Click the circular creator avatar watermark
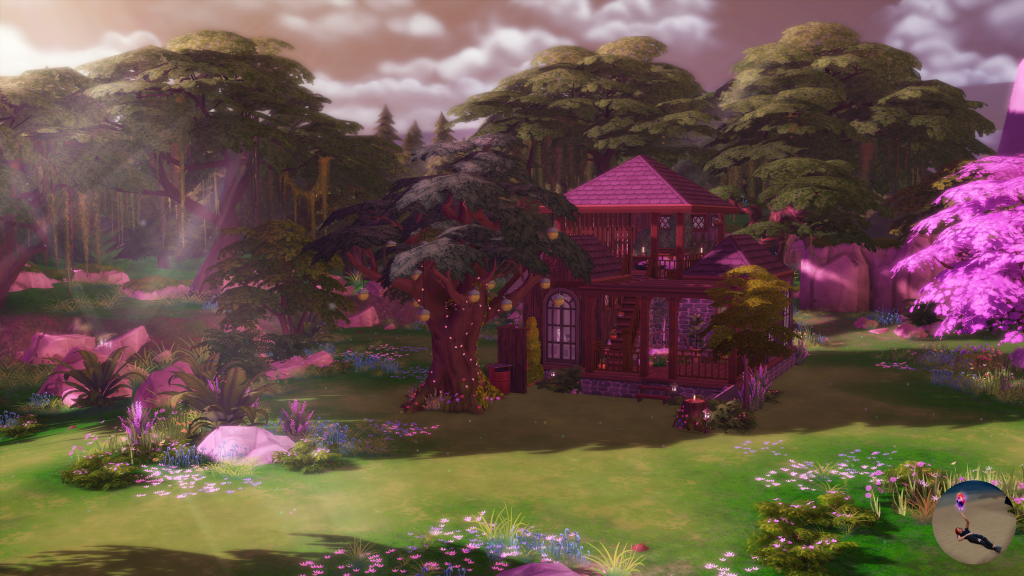This screenshot has height=576, width=1024. click(972, 522)
